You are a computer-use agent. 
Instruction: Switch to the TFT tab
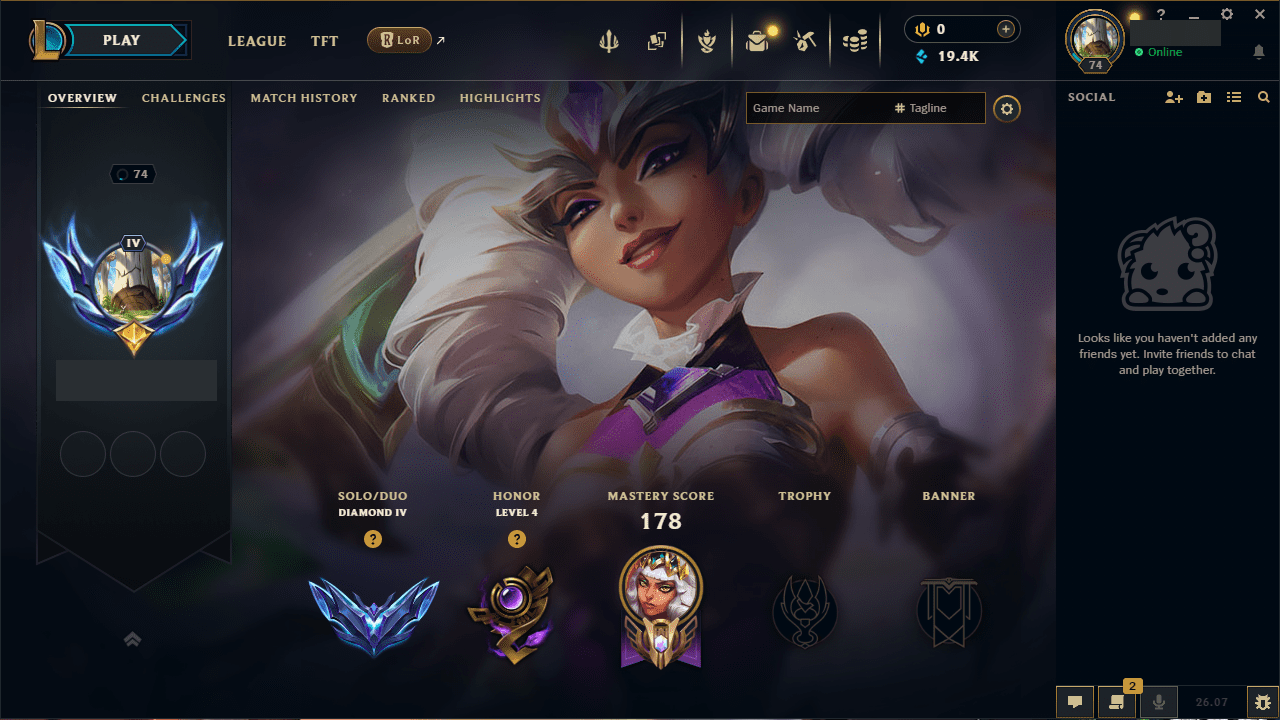pyautogui.click(x=324, y=41)
